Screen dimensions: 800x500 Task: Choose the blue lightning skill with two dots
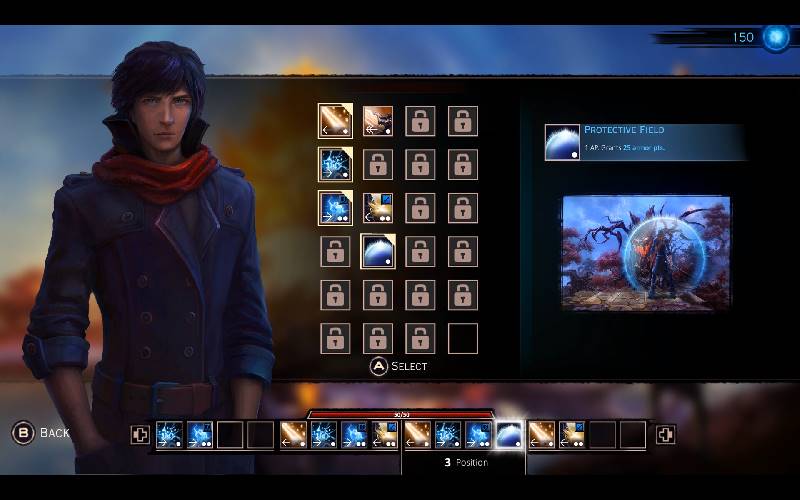pos(335,207)
